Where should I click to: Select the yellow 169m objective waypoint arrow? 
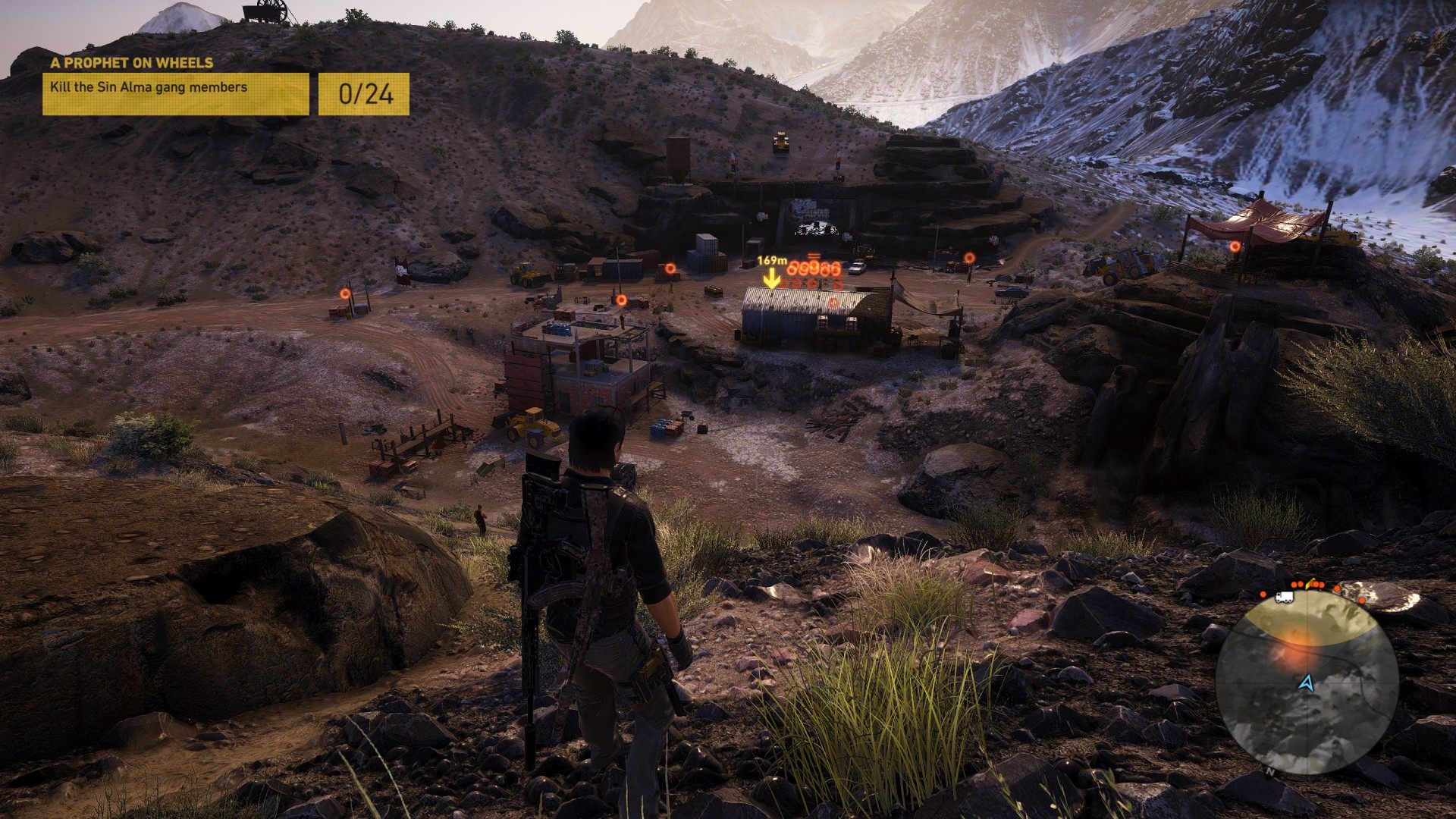(x=772, y=280)
